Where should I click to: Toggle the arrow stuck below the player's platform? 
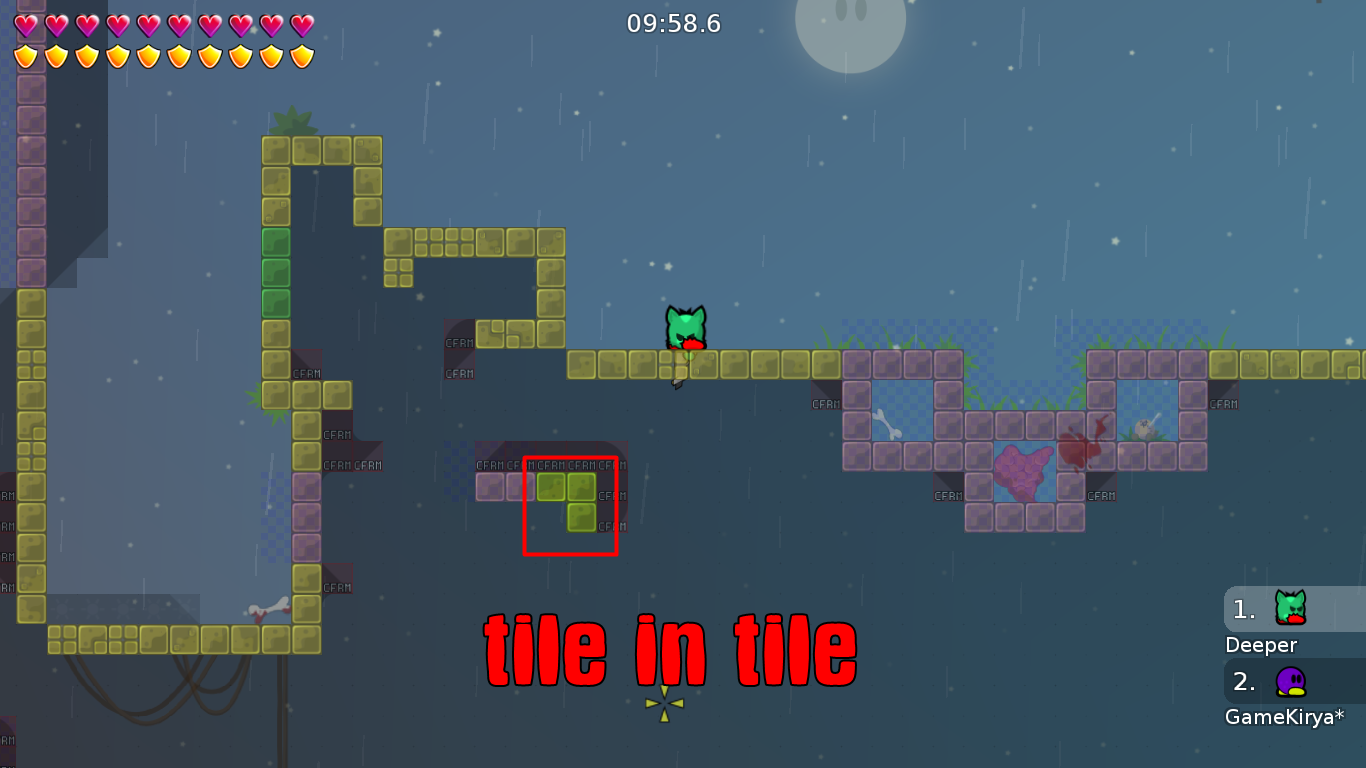click(676, 382)
